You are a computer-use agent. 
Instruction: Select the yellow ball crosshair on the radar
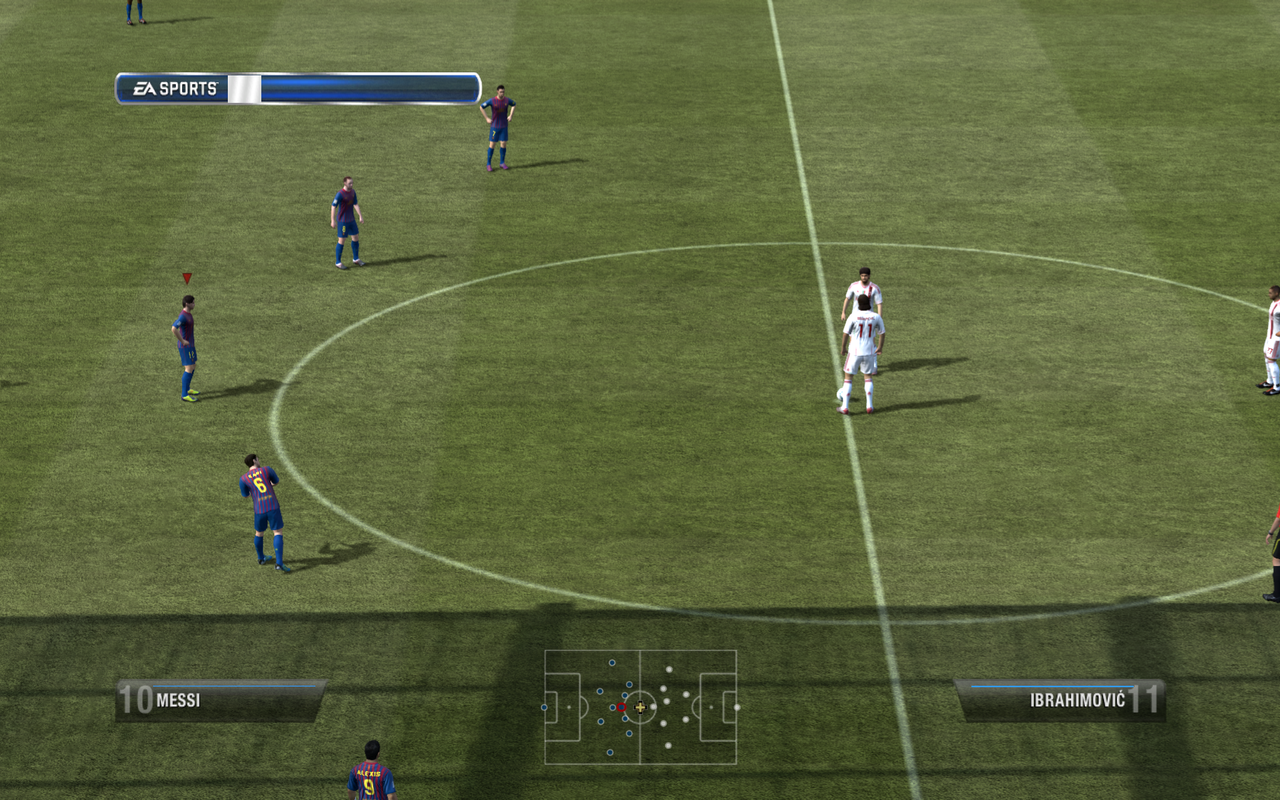(x=640, y=707)
